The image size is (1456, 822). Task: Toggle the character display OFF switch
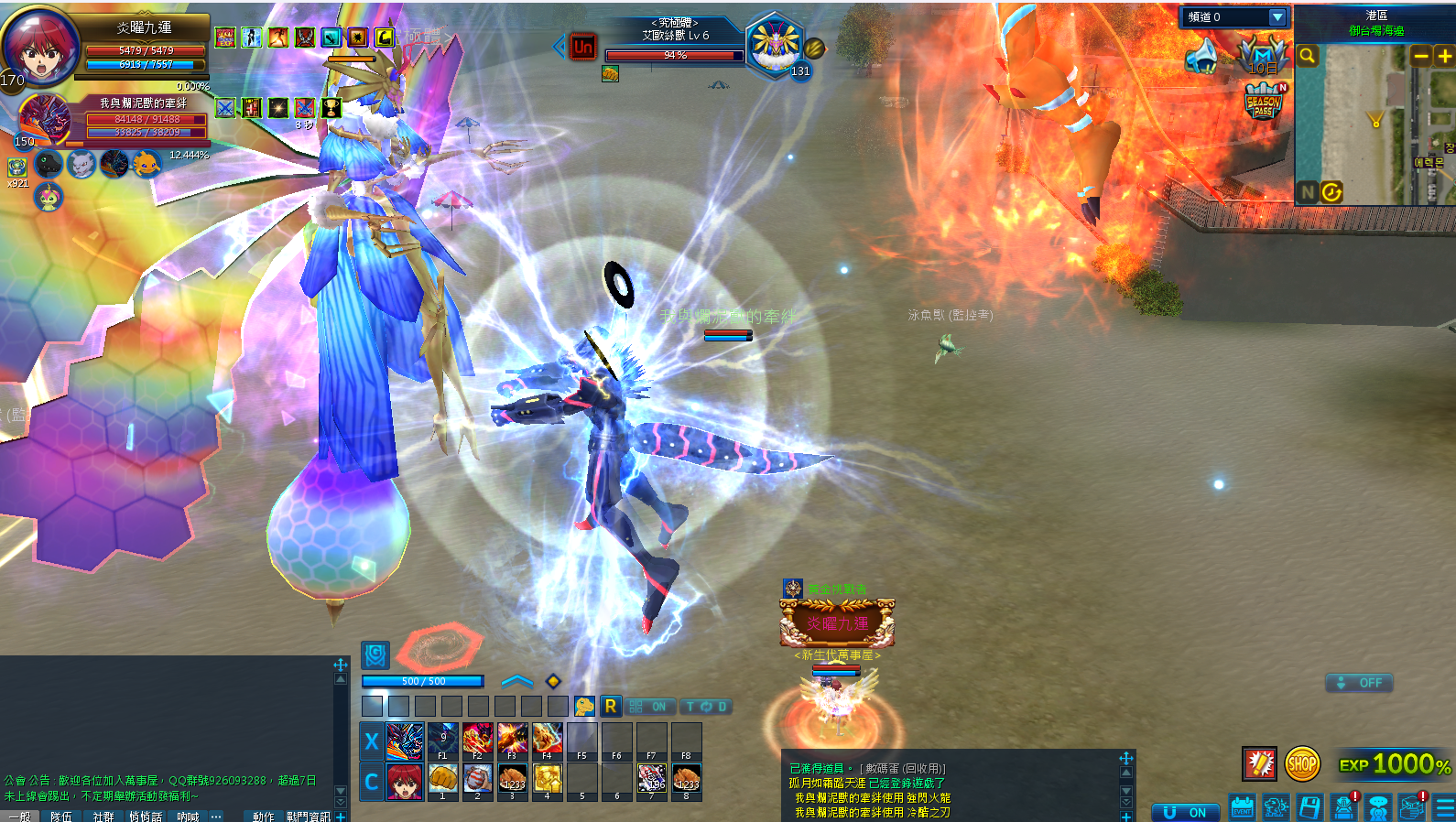coord(1360,683)
